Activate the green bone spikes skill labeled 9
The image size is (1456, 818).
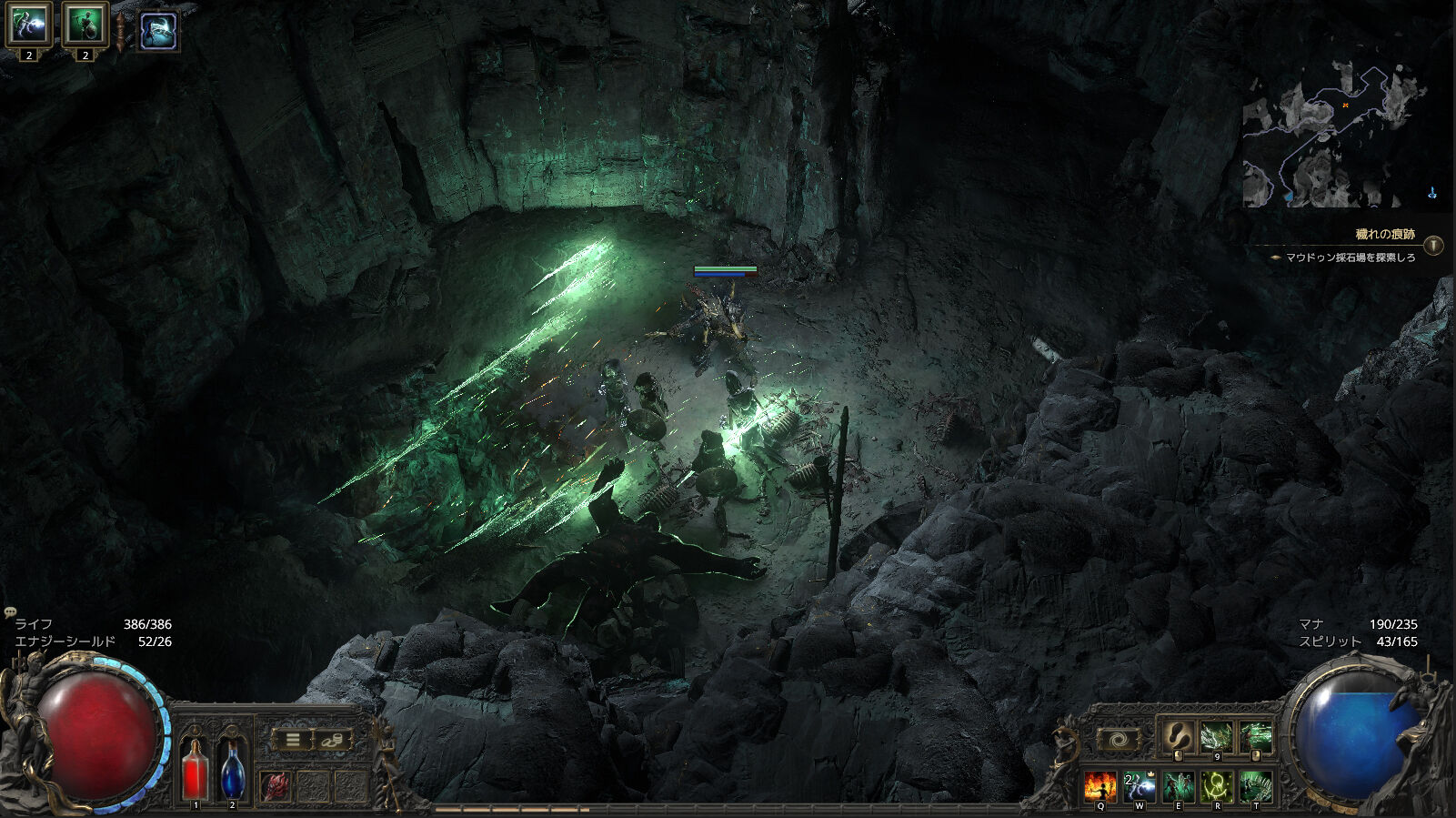point(1217,736)
